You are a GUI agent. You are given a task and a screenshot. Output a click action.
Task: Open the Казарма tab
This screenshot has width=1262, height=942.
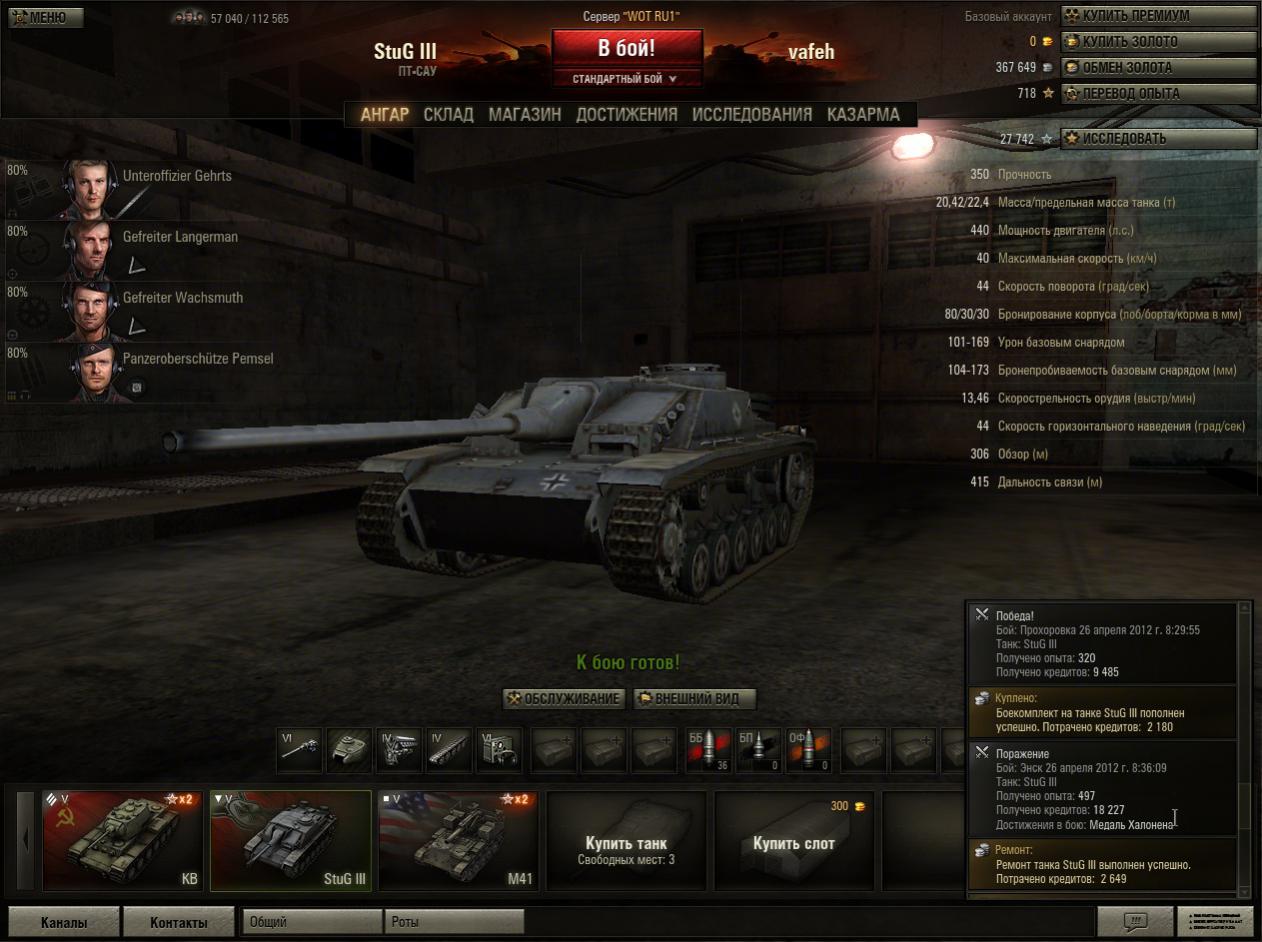863,114
